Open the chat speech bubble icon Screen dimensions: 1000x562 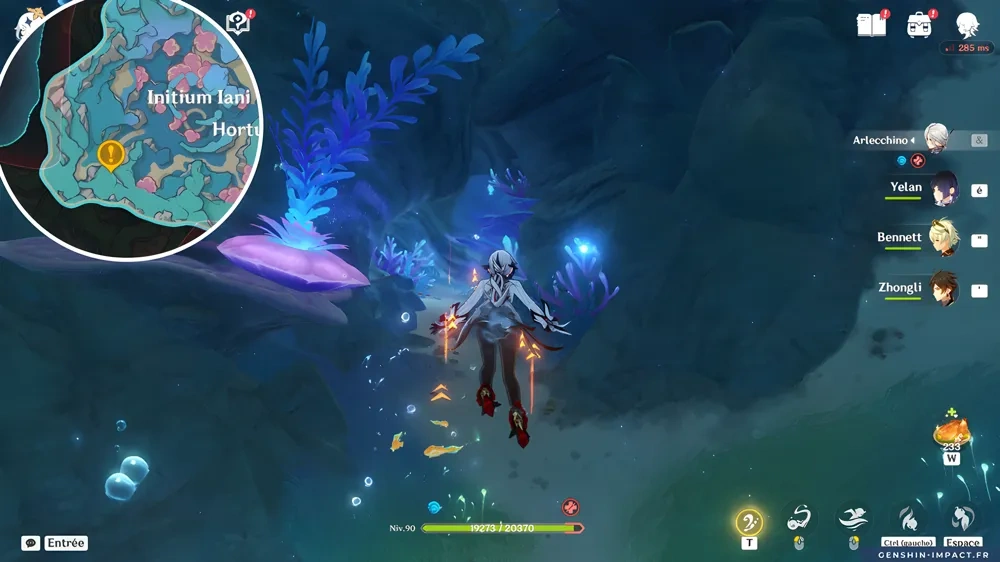[x=31, y=543]
